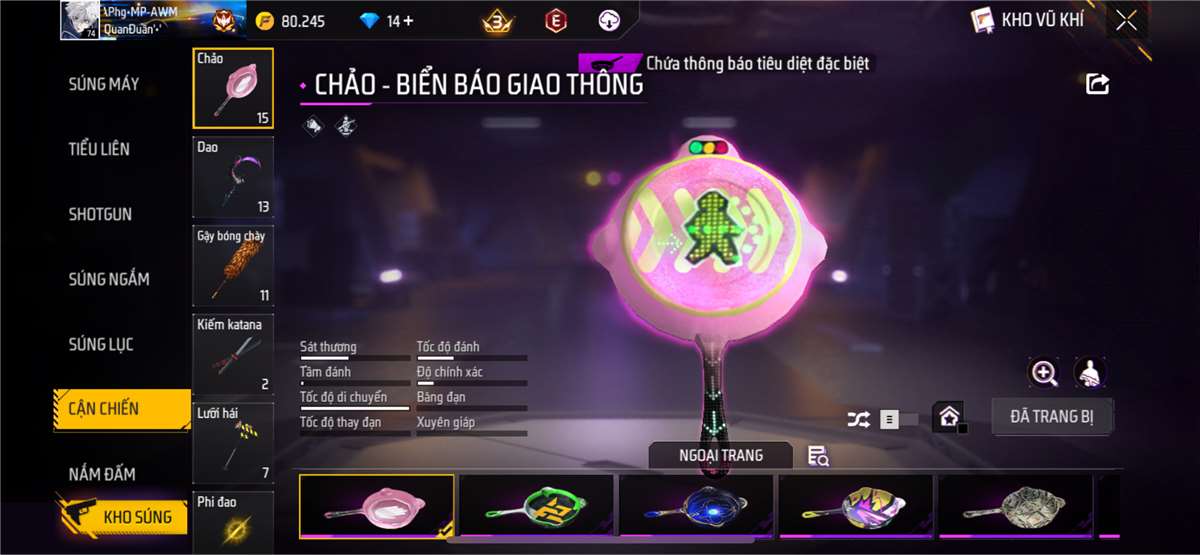Select the Dao melee weapon
The width and height of the screenshot is (1200, 555).
click(233, 177)
